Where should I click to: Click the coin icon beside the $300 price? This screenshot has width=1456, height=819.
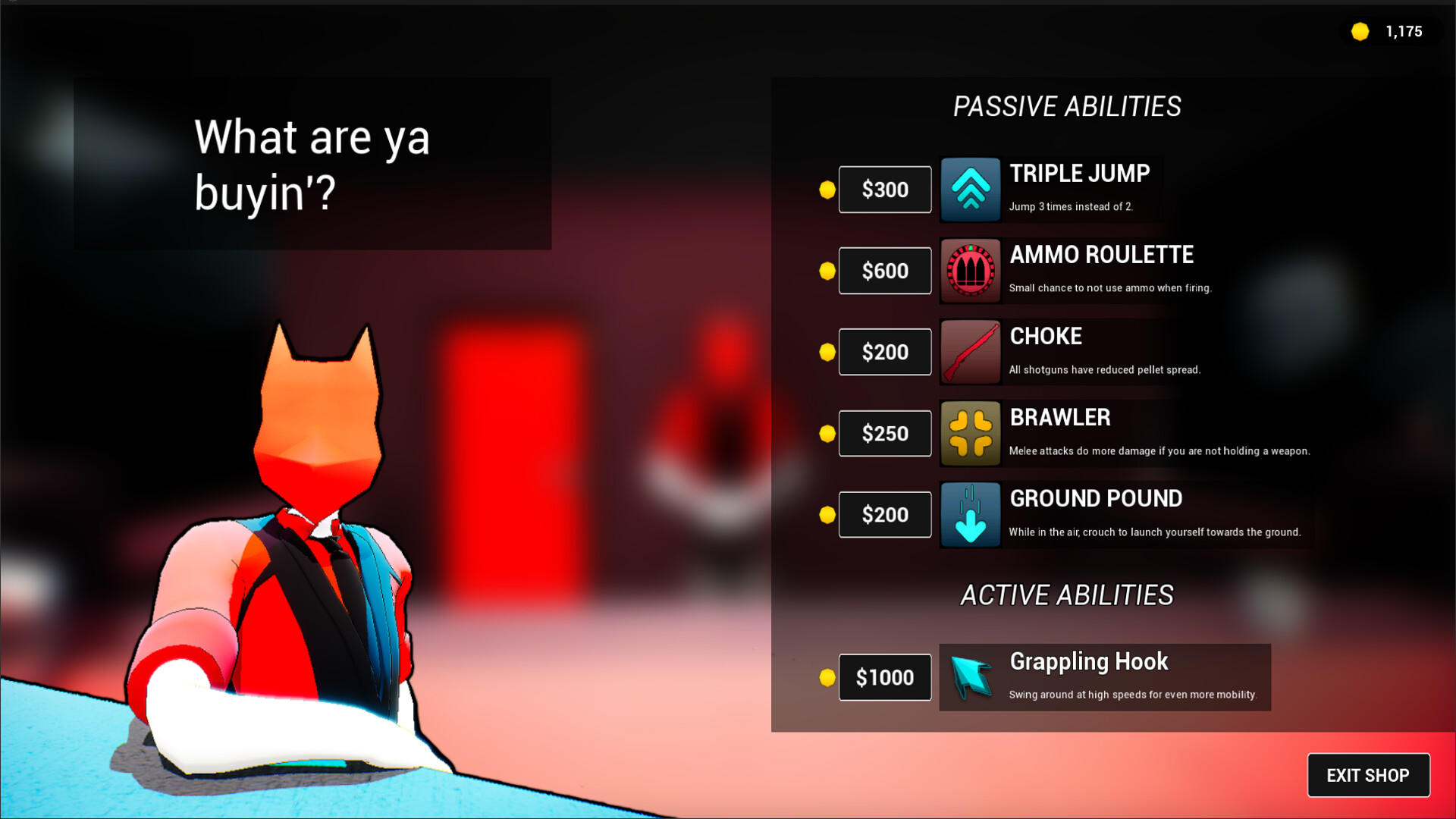pyautogui.click(x=827, y=190)
